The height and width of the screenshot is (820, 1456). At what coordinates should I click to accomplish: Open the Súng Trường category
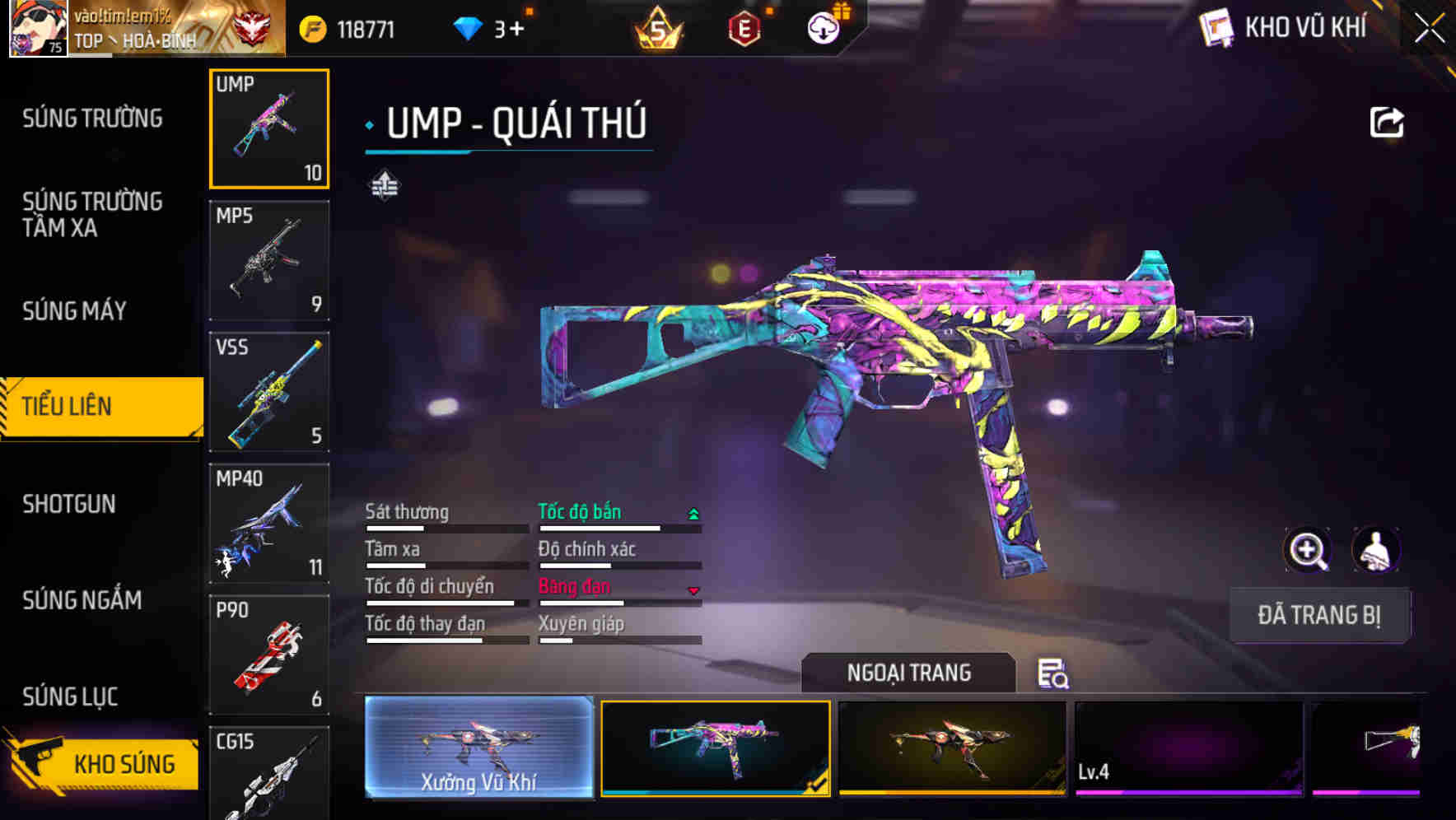click(x=92, y=119)
